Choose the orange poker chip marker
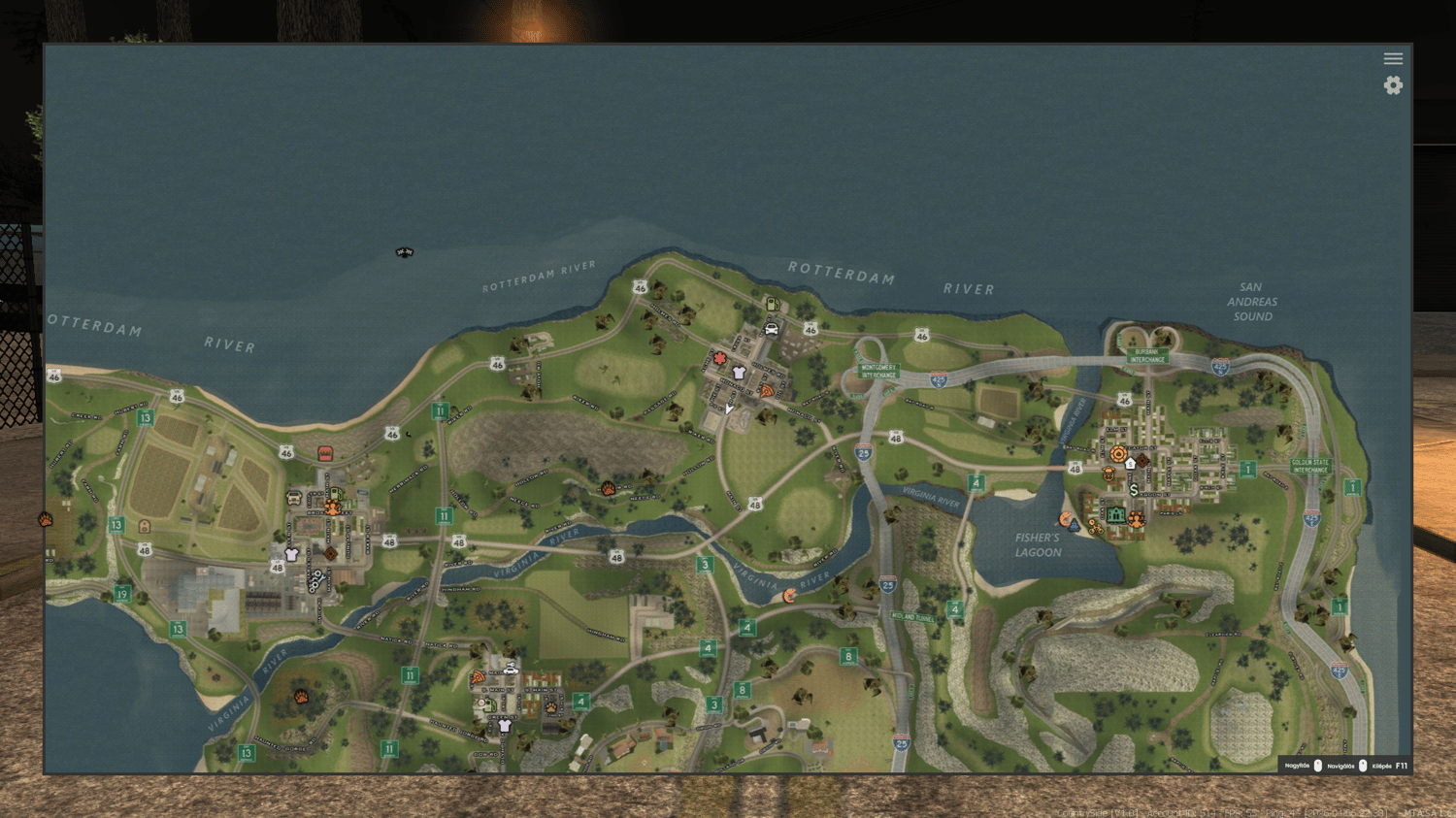This screenshot has width=1456, height=818. (1118, 453)
